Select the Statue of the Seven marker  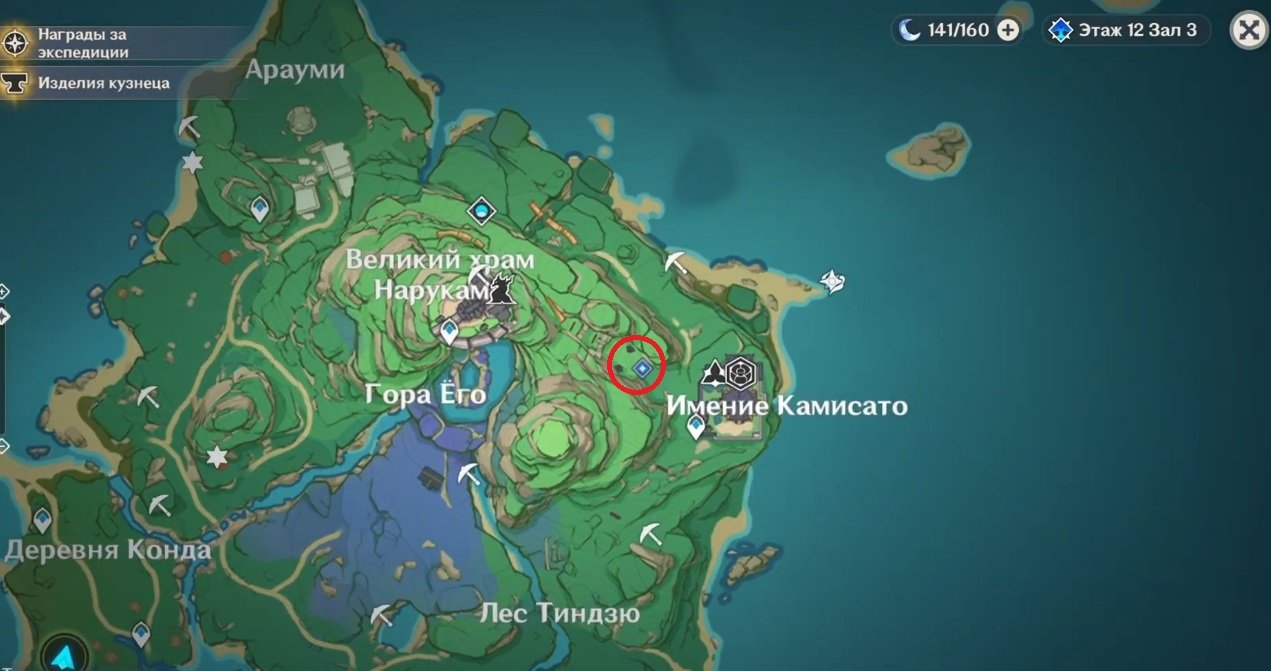click(x=483, y=211)
